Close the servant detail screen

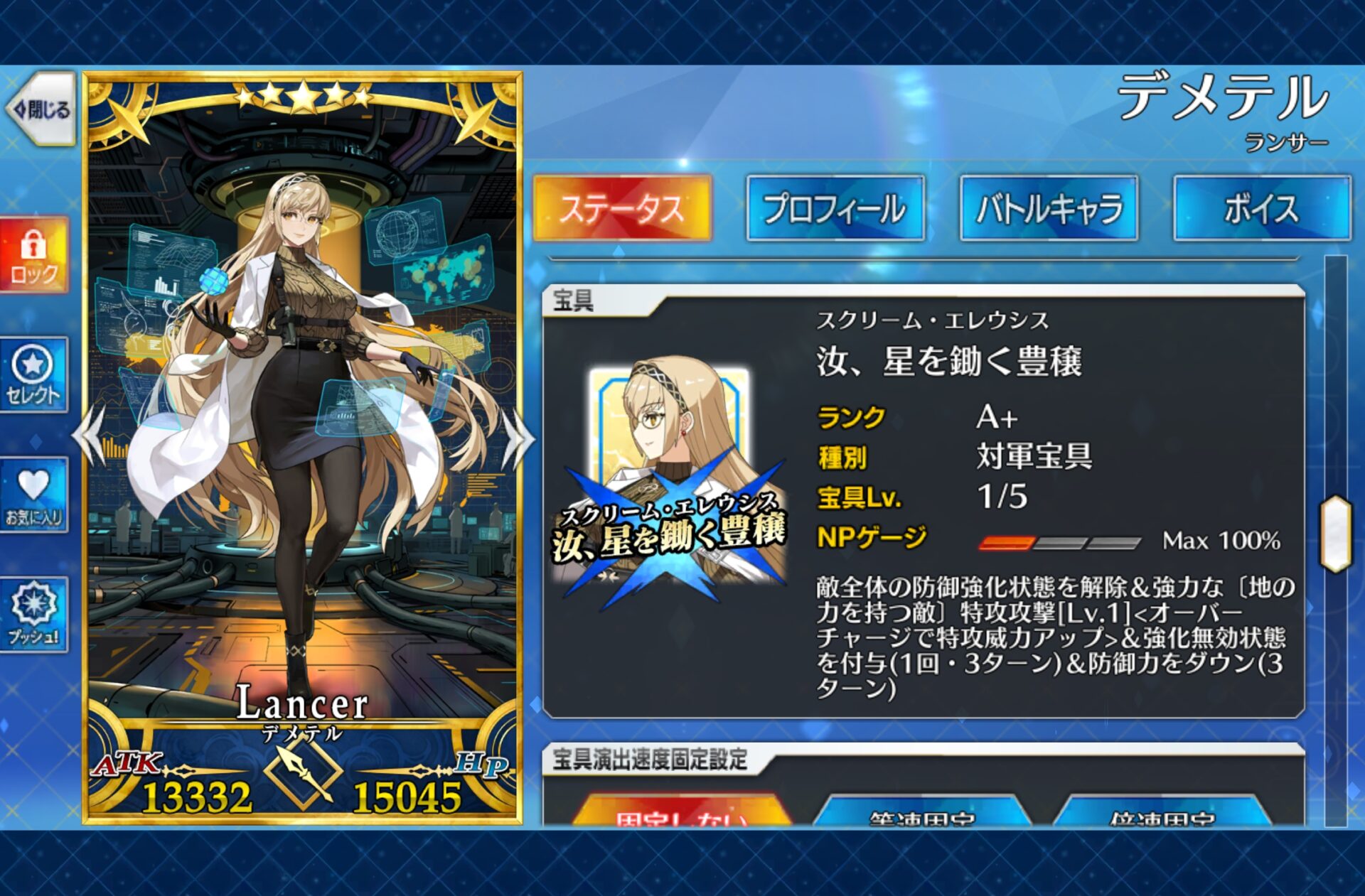pos(41,109)
